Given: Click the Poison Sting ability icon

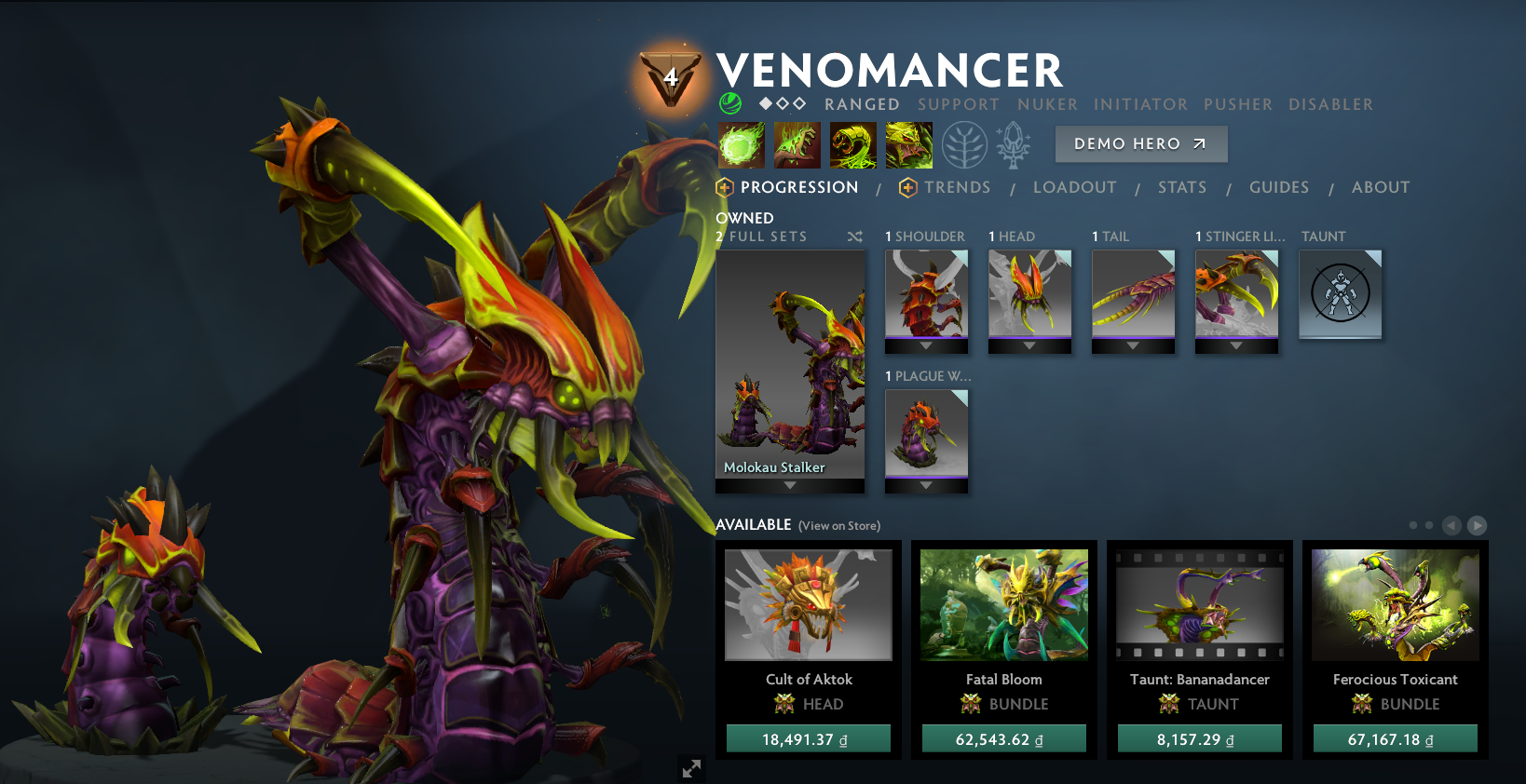Looking at the screenshot, I should tap(797, 145).
